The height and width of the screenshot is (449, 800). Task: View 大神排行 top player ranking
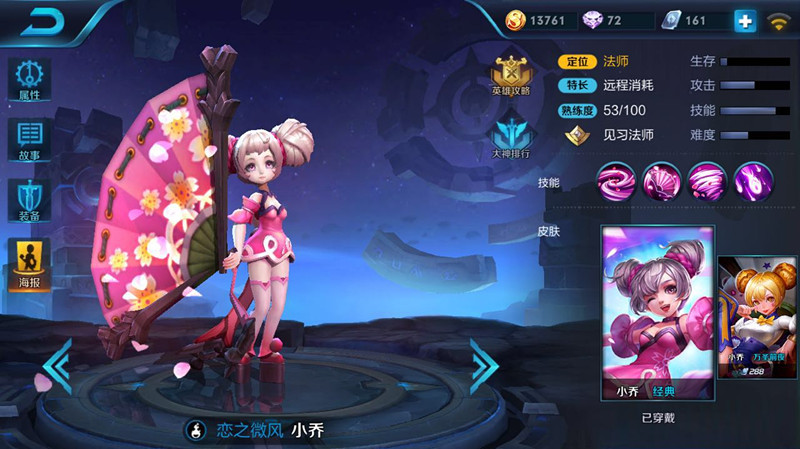[x=511, y=138]
